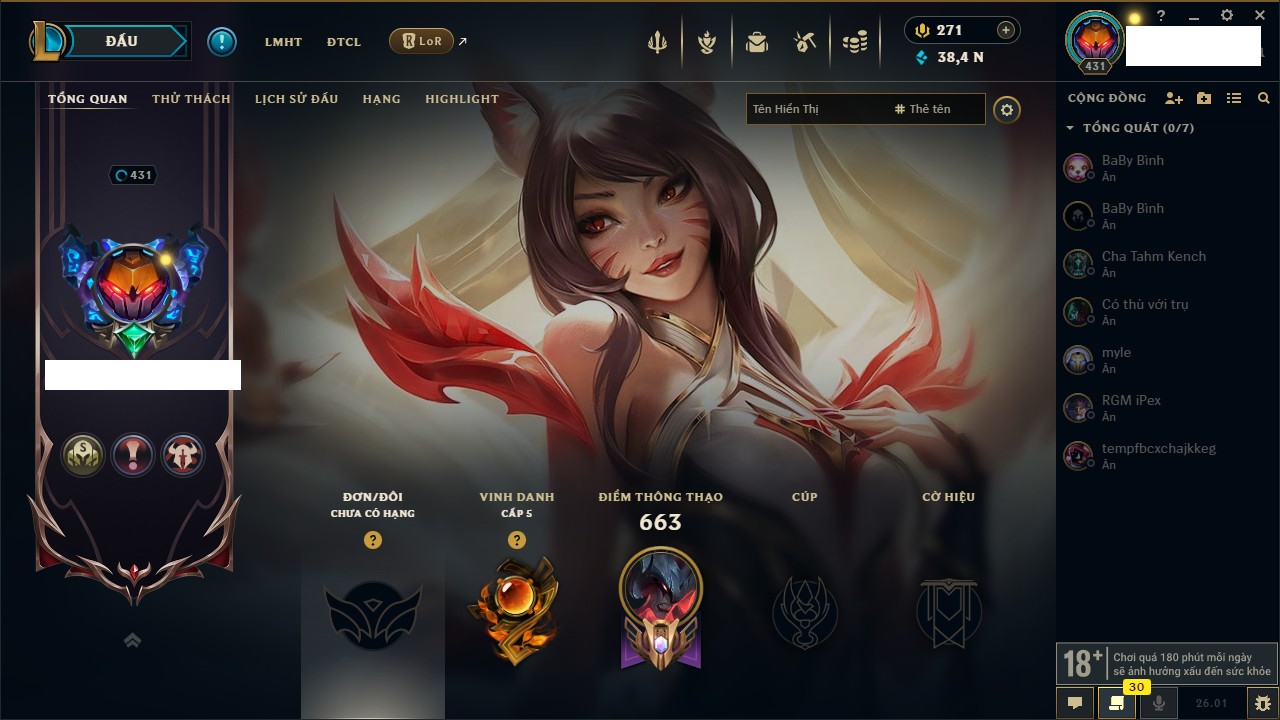Collapse the TỔNG QUÁT friends group
The width and height of the screenshot is (1280, 720).
coord(1070,128)
